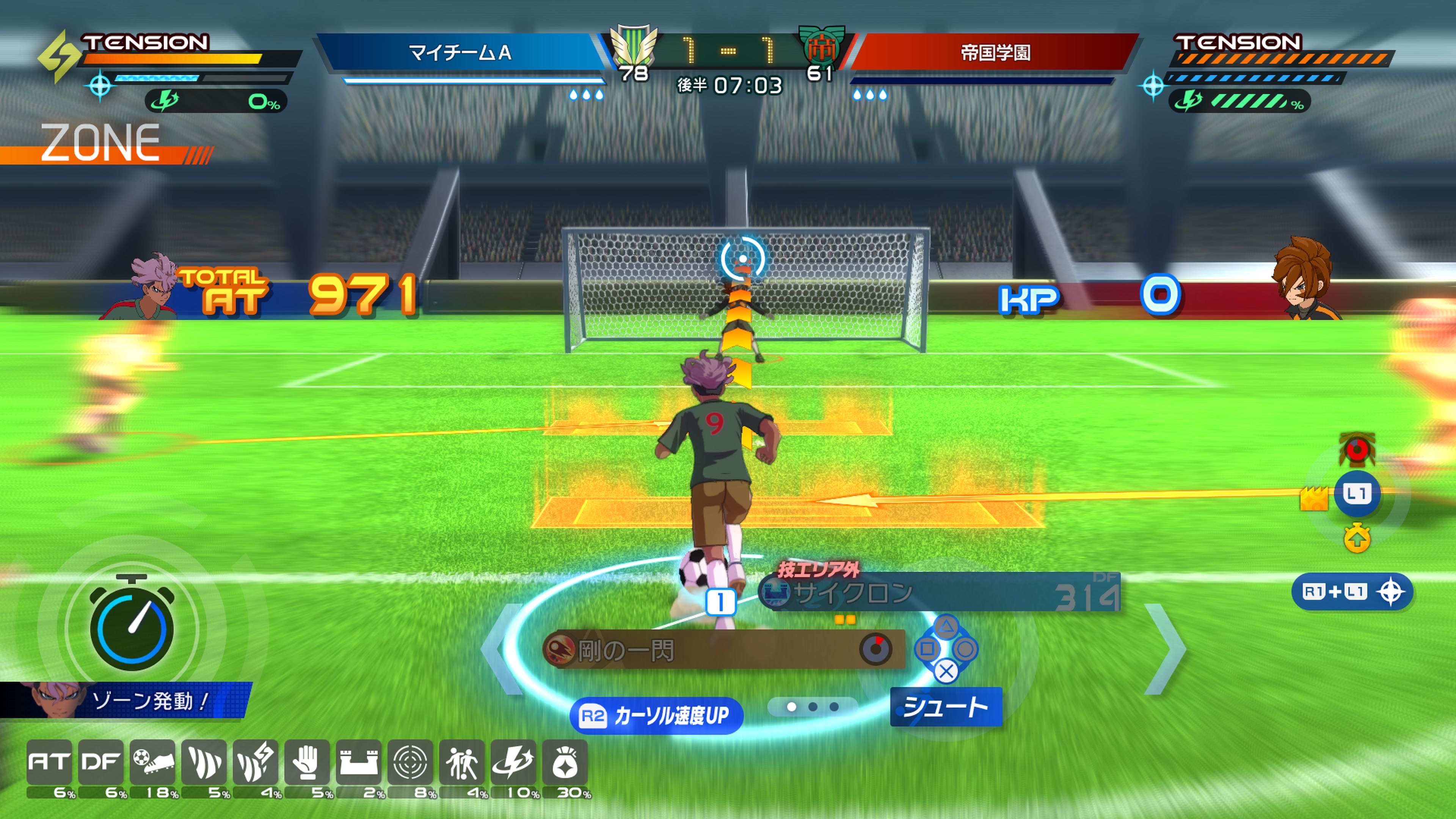Click the lightning bolt with star icon

(x=513, y=763)
